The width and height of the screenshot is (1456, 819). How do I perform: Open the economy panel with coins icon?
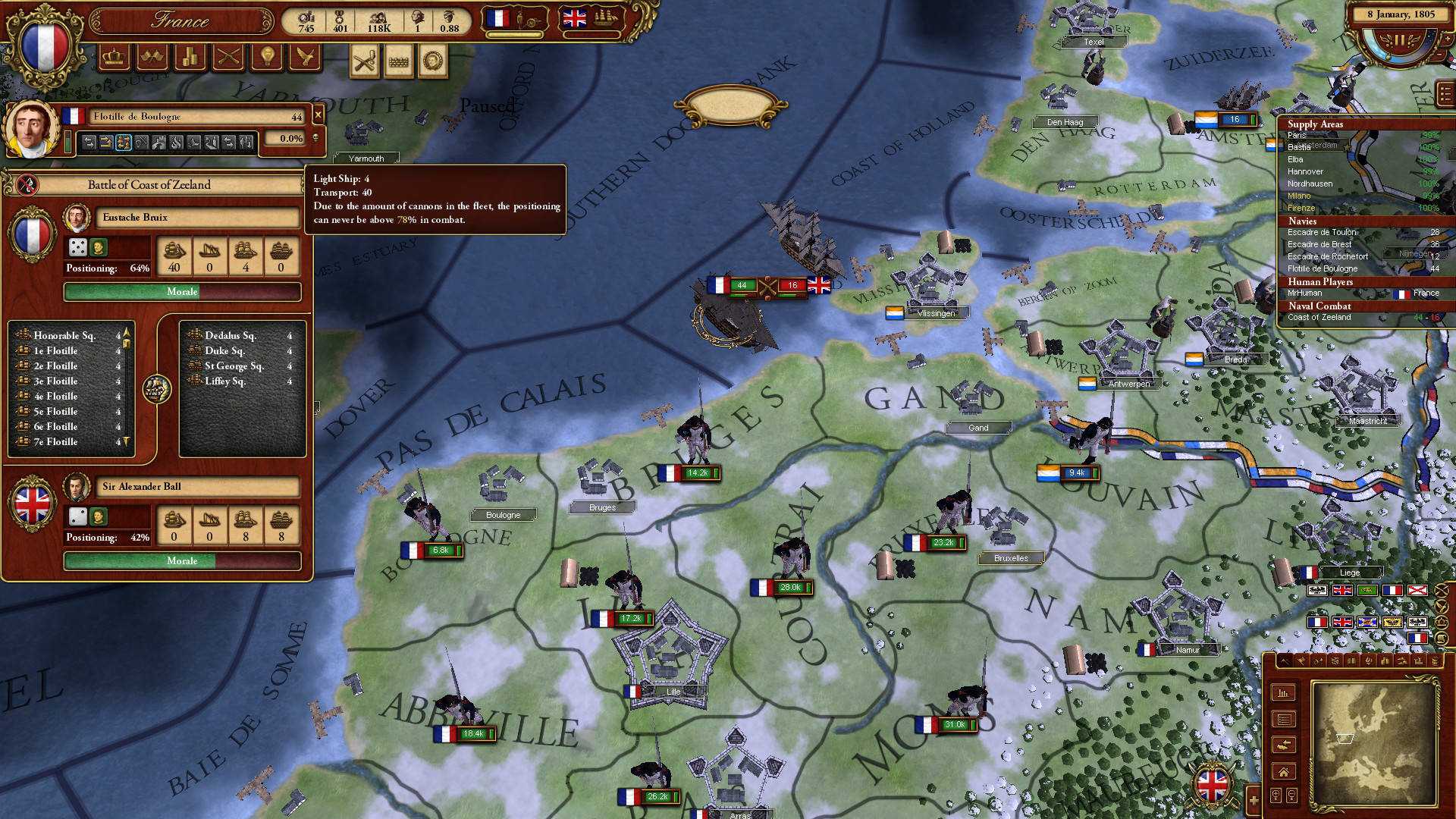coord(190,58)
